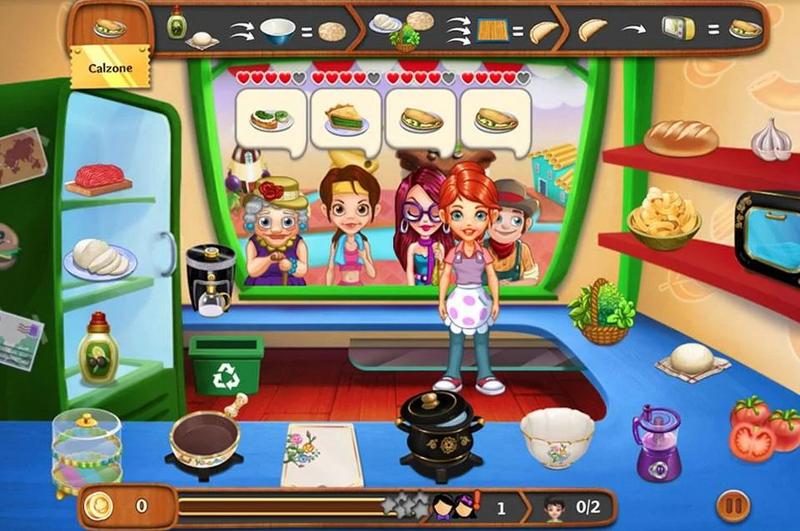Select the frying pan on the stove
Screen dimensions: 800x531
[204, 439]
